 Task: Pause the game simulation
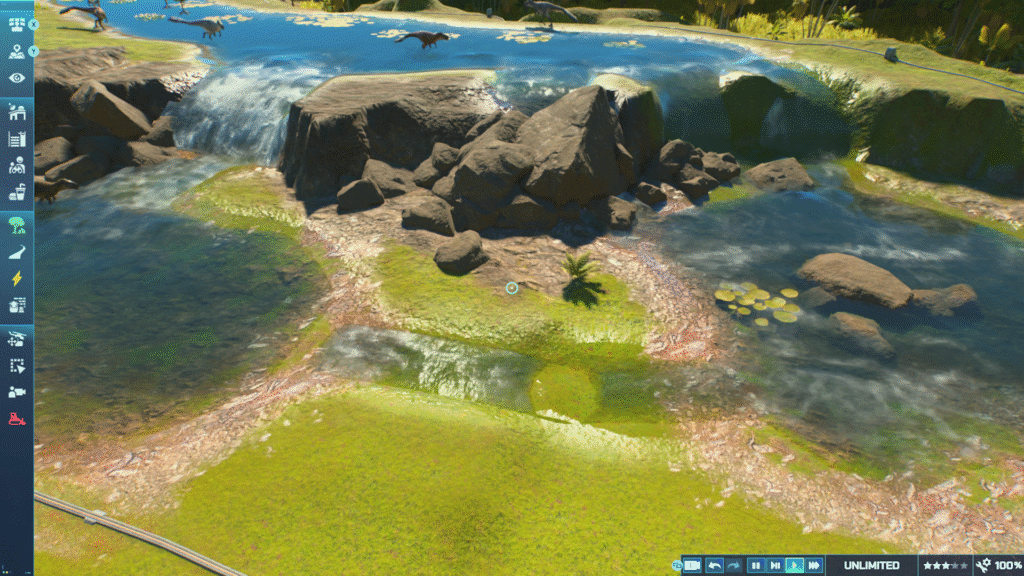click(x=756, y=566)
